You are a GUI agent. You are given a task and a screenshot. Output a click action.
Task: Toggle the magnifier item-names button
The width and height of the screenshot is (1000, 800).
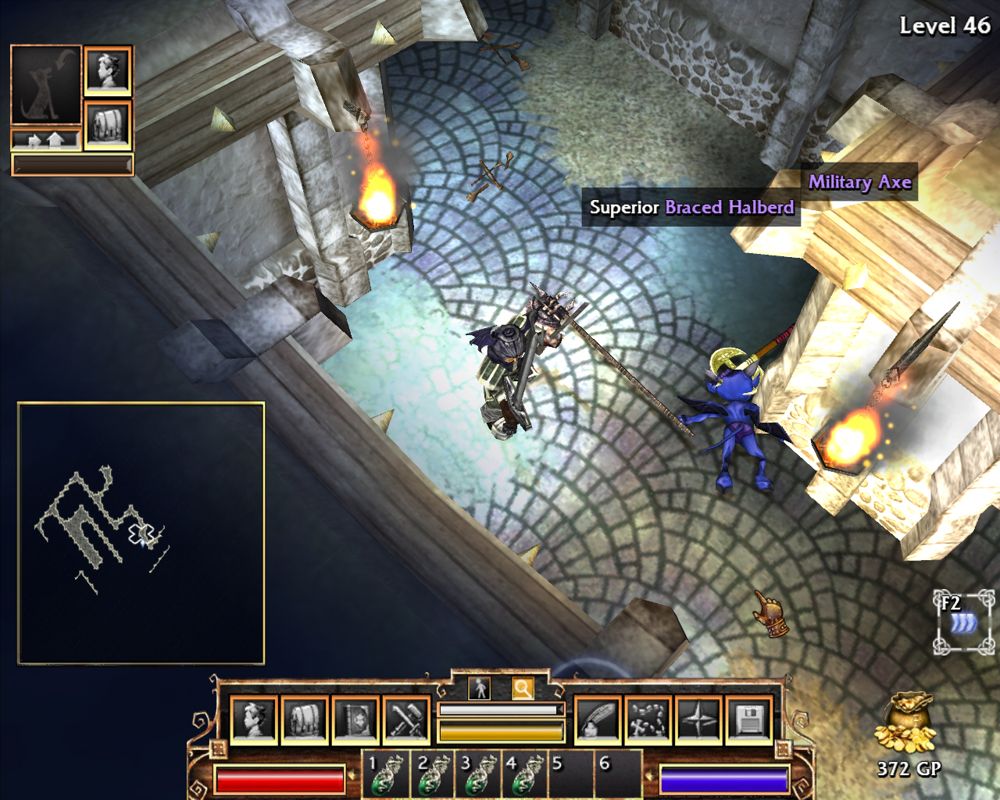(x=522, y=688)
